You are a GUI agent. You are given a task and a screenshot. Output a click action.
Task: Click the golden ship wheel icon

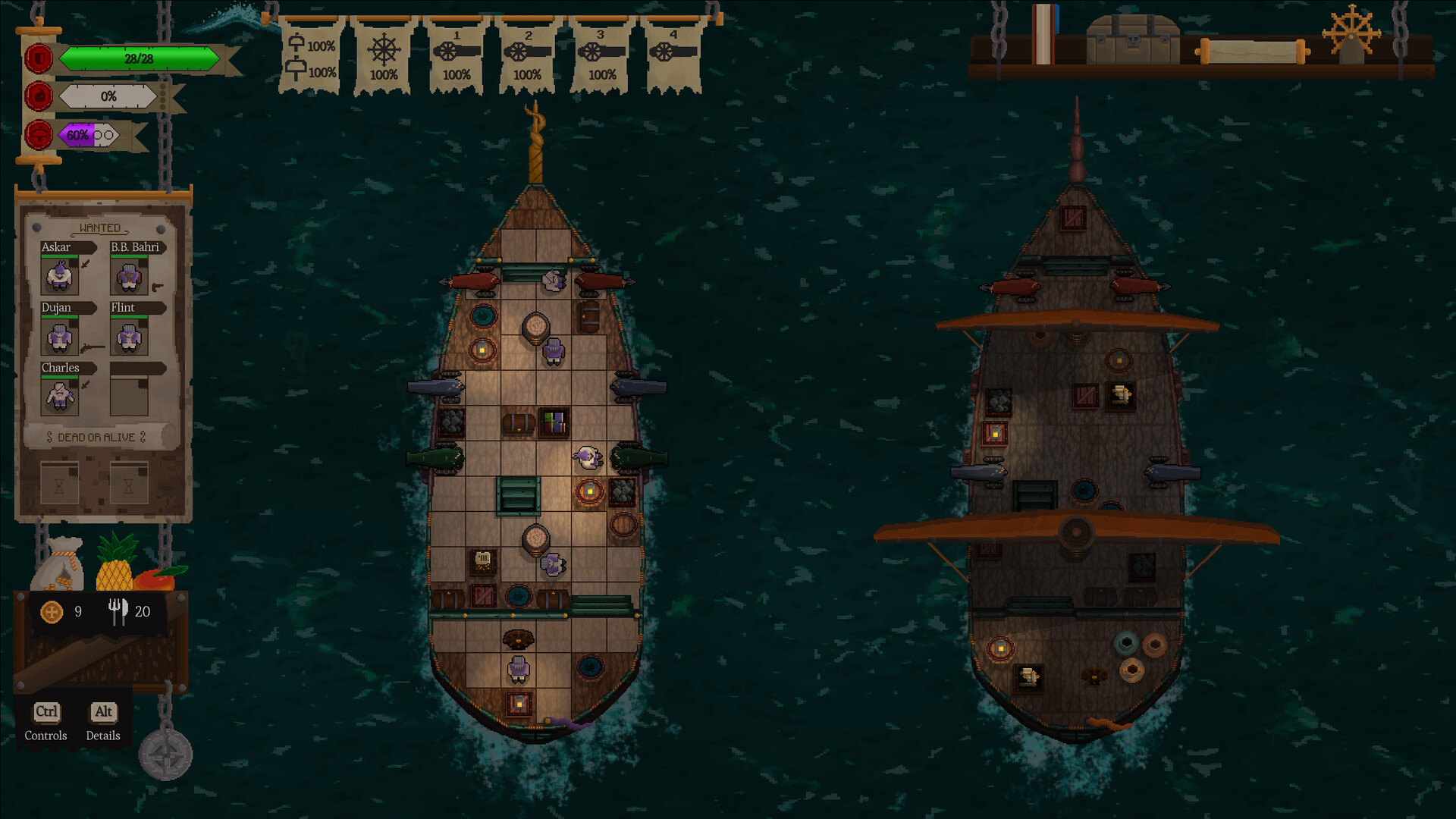click(x=1351, y=33)
